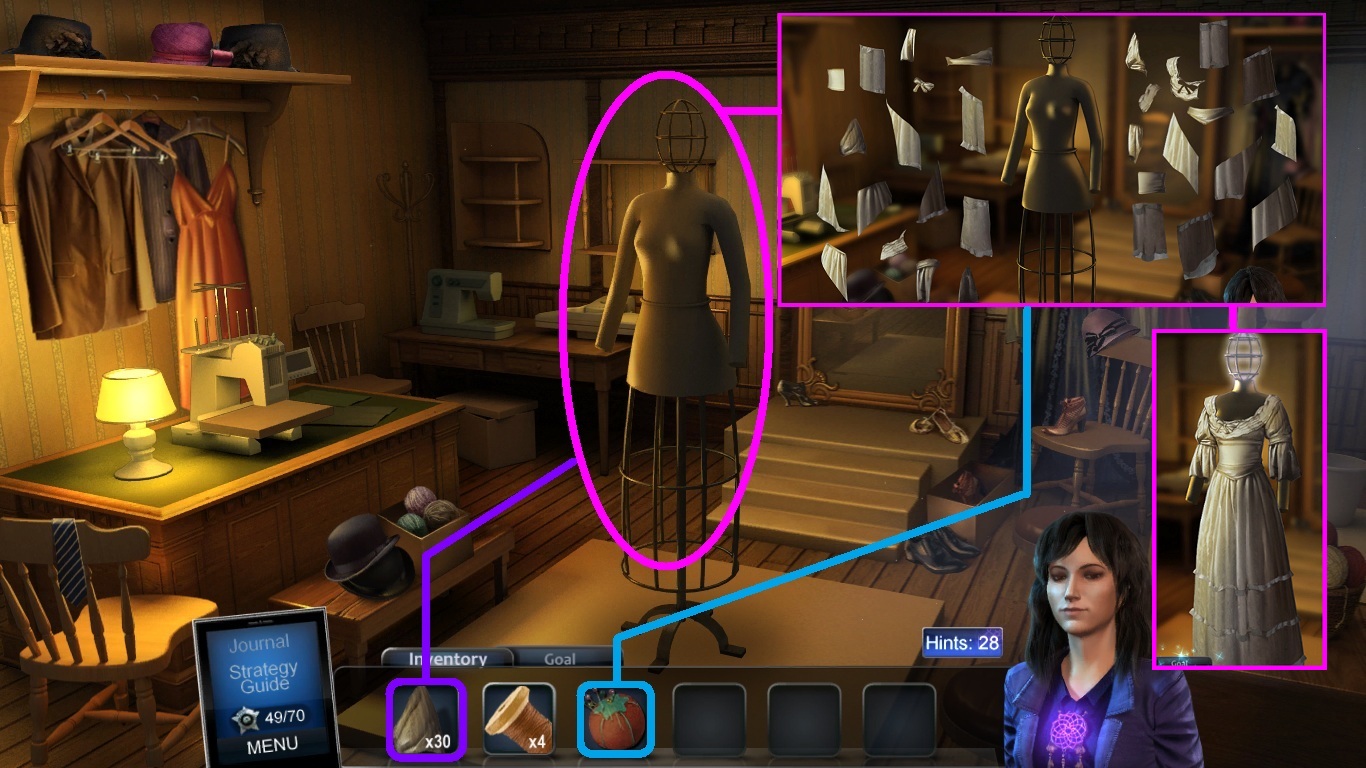The width and height of the screenshot is (1366, 768).
Task: Select the red pincushion inventory slot
Action: (x=615, y=718)
